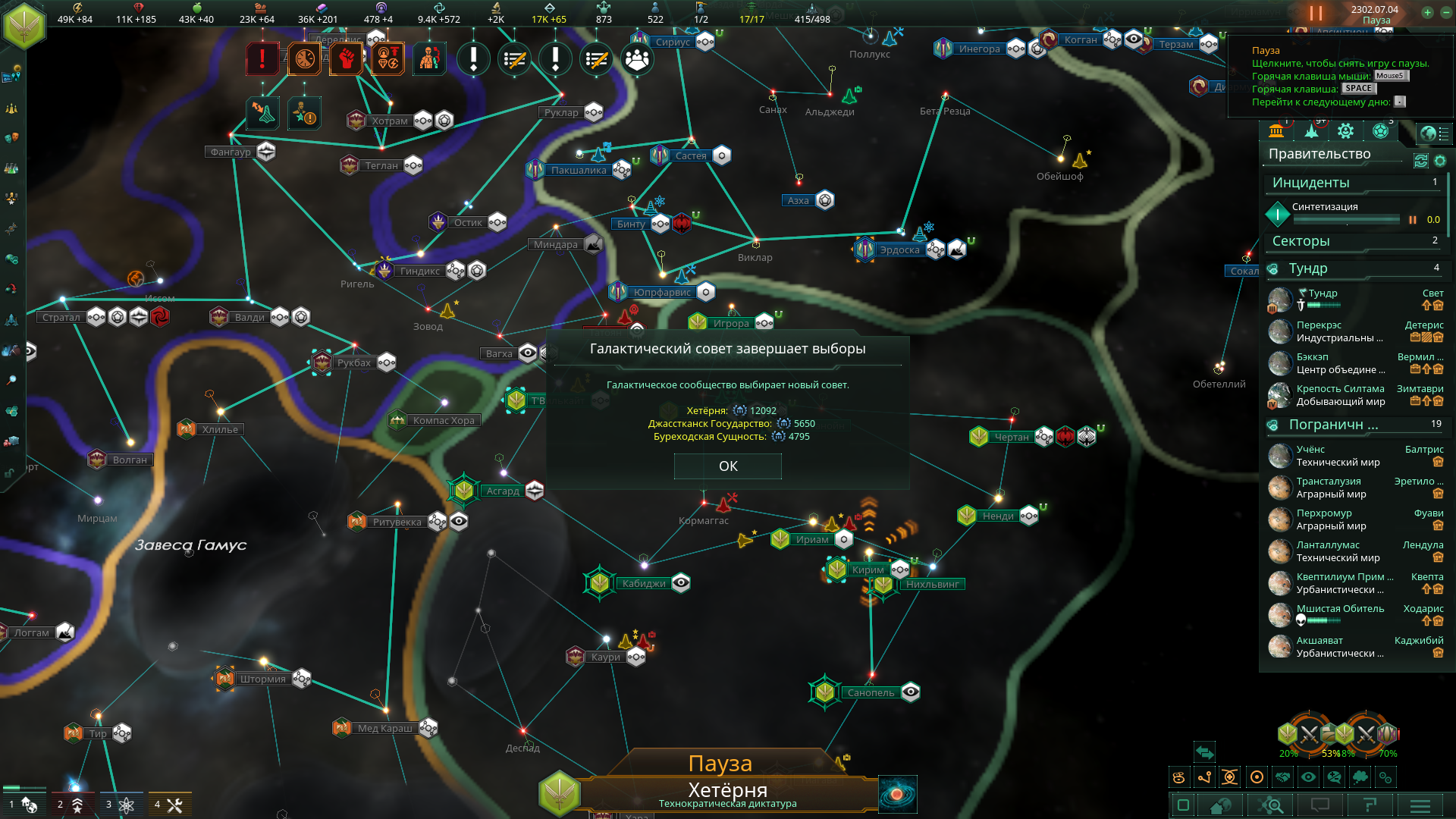1456x819 pixels.
Task: Open the galaxy view thumbnail at bottom
Action: (x=897, y=794)
